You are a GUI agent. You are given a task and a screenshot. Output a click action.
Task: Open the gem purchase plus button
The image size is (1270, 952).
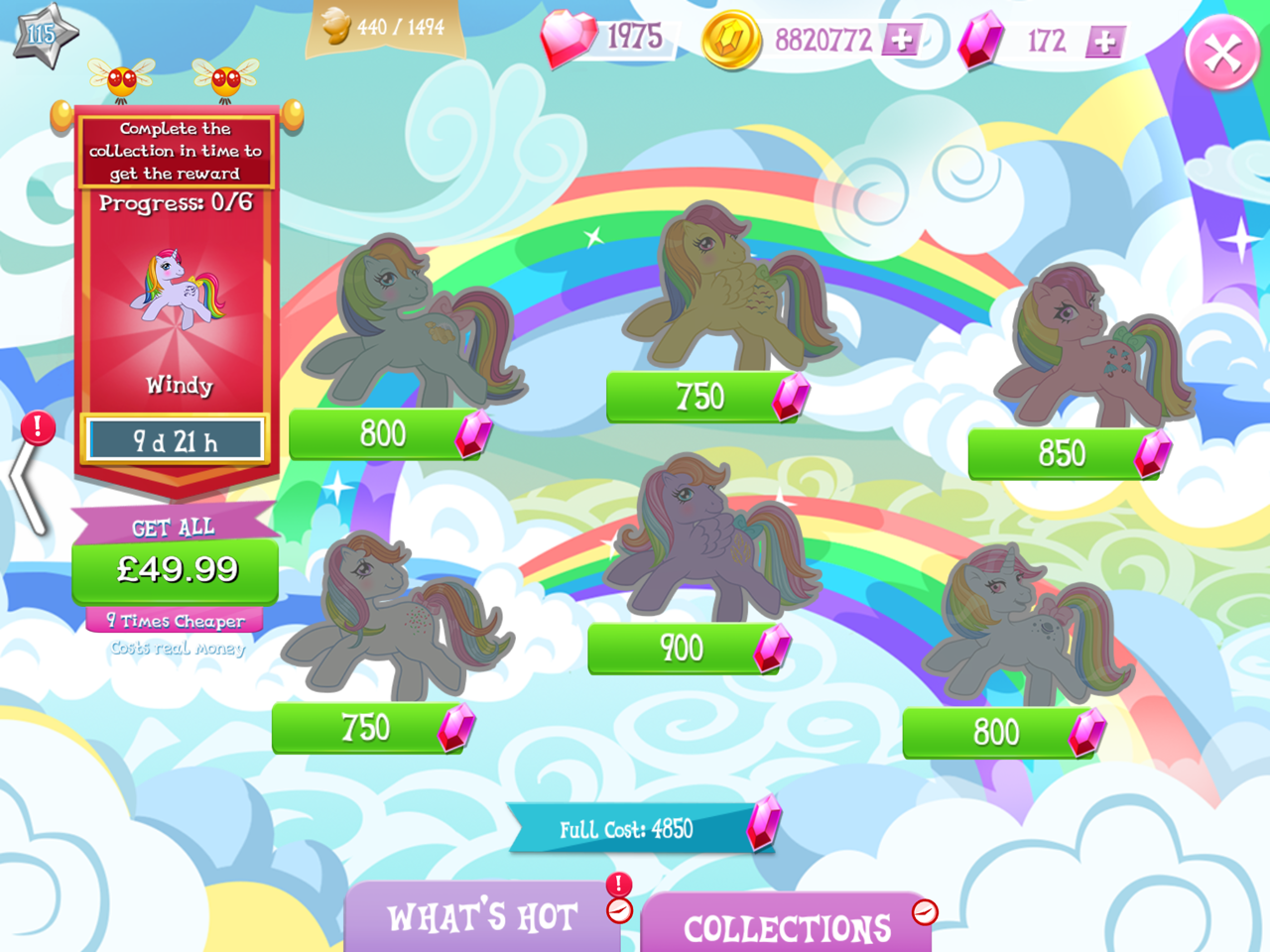pos(1104,43)
